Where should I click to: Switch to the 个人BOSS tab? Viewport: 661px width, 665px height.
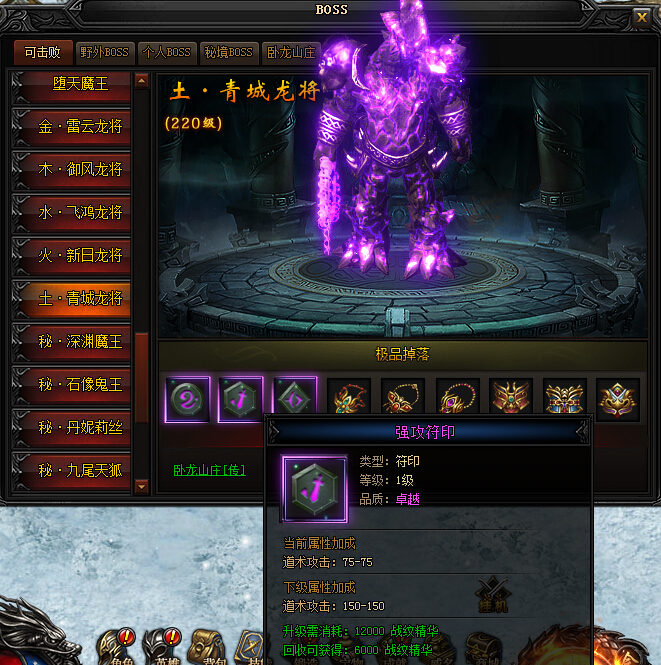click(166, 52)
